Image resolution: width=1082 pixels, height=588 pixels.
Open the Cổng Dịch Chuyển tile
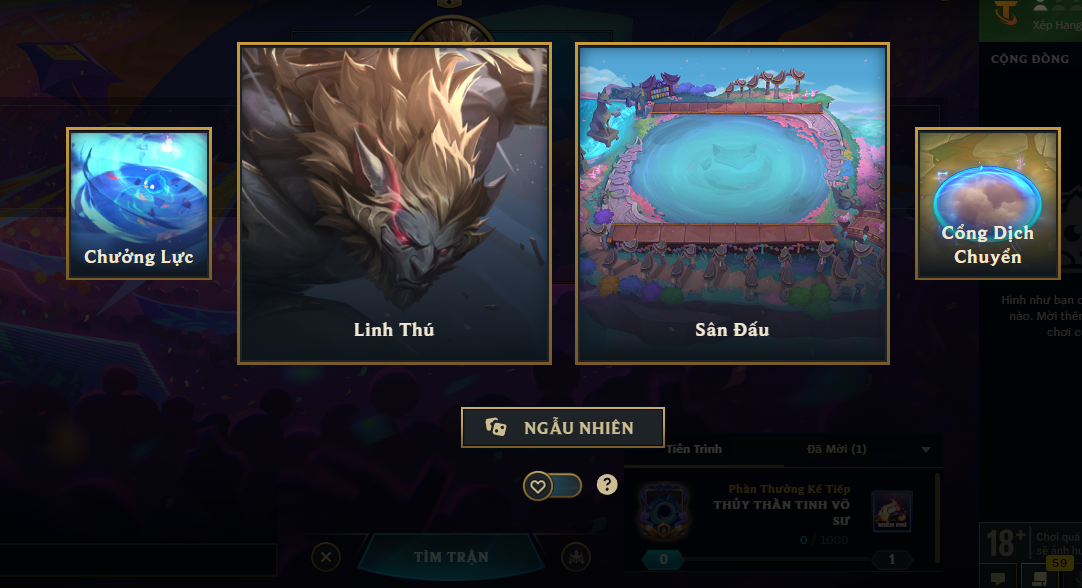click(987, 203)
